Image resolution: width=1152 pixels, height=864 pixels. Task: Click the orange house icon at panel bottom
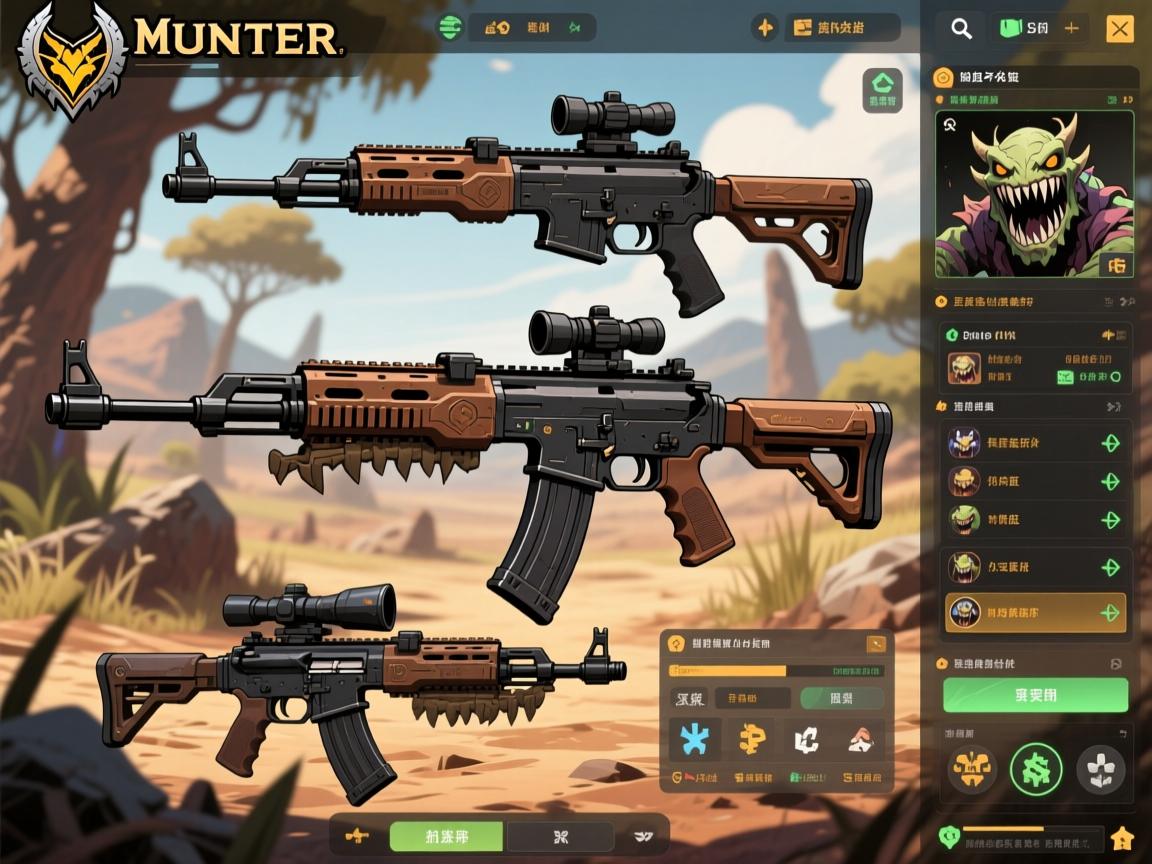[x=1122, y=837]
